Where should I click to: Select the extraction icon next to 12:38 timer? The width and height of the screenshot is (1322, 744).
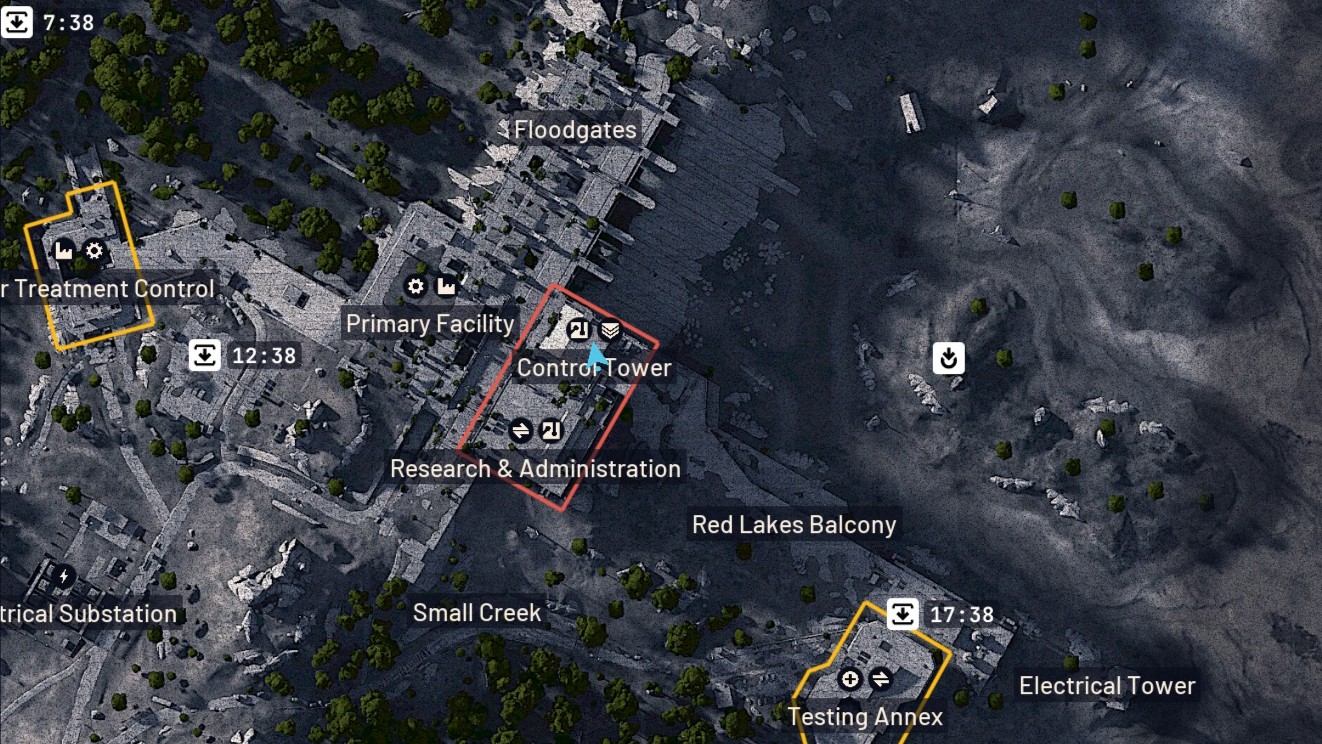point(205,353)
